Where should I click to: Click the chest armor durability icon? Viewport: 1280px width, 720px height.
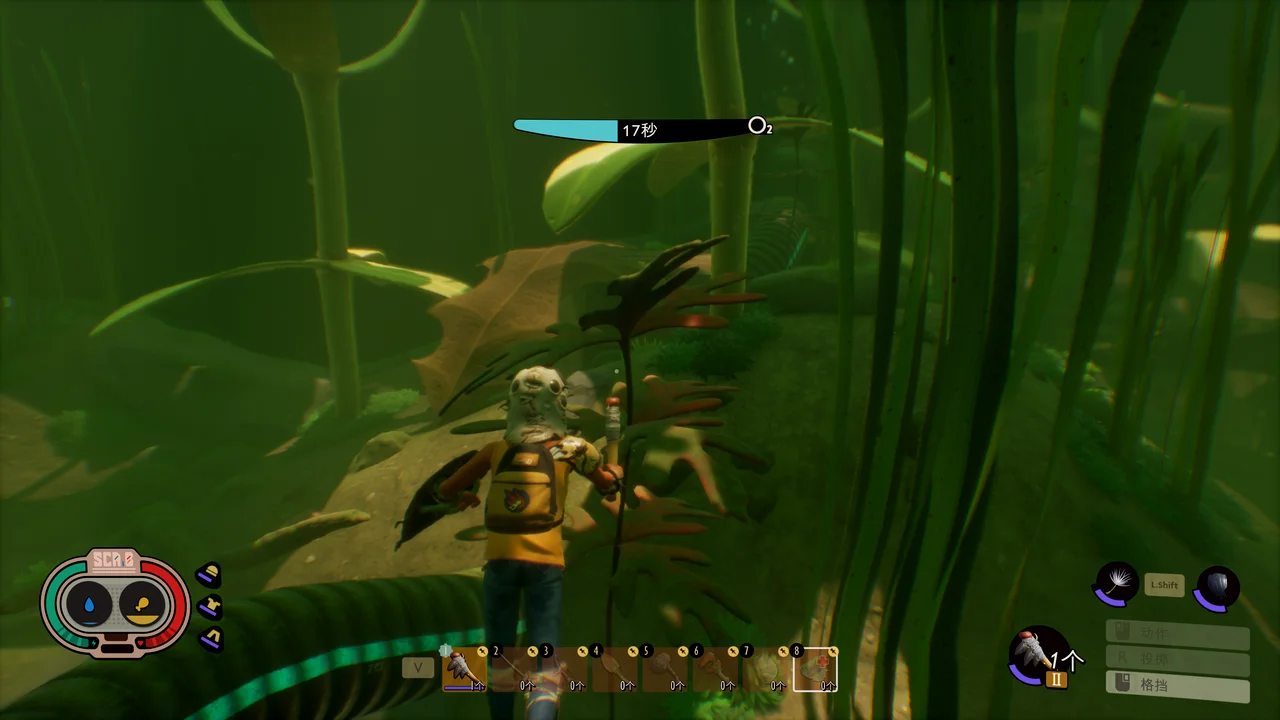[209, 607]
